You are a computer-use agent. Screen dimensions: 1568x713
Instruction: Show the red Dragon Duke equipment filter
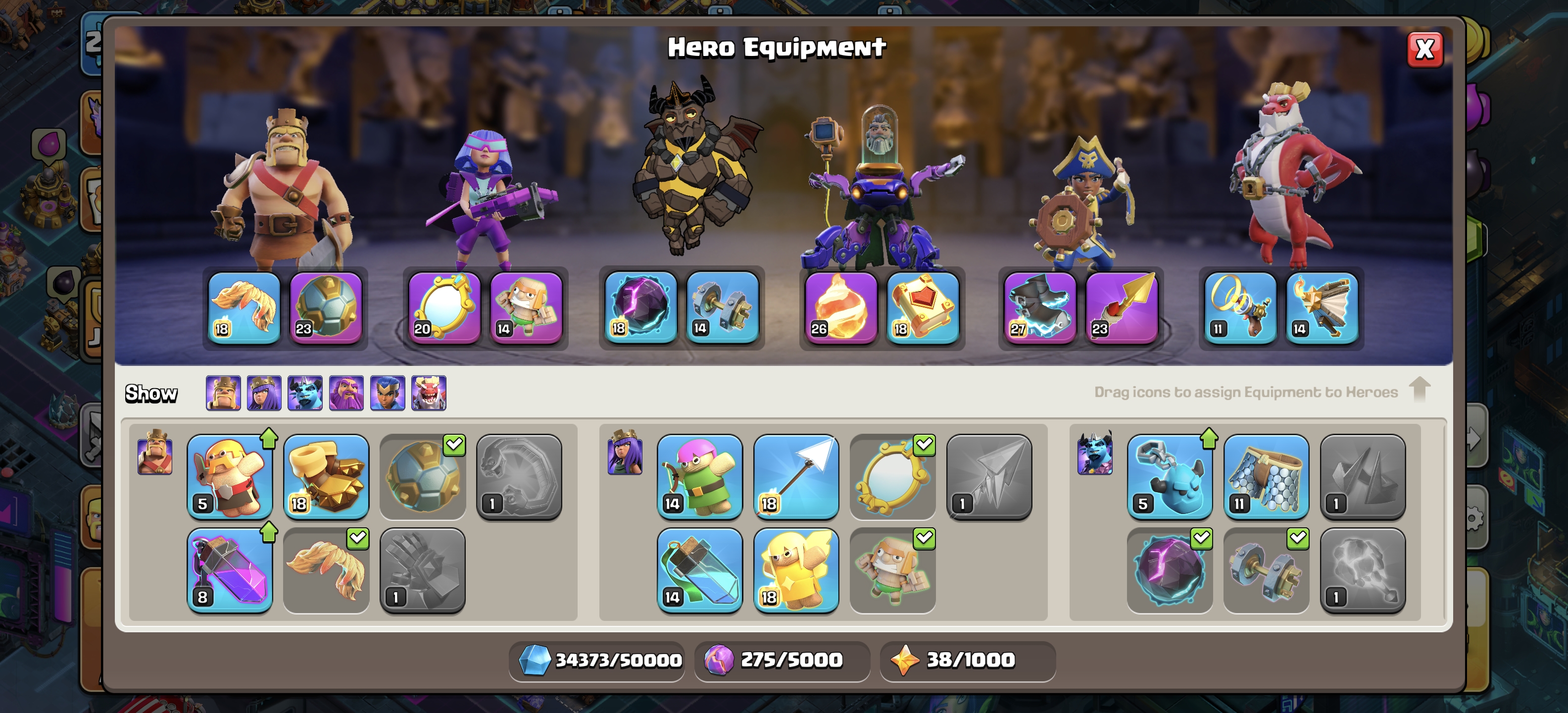(x=429, y=393)
